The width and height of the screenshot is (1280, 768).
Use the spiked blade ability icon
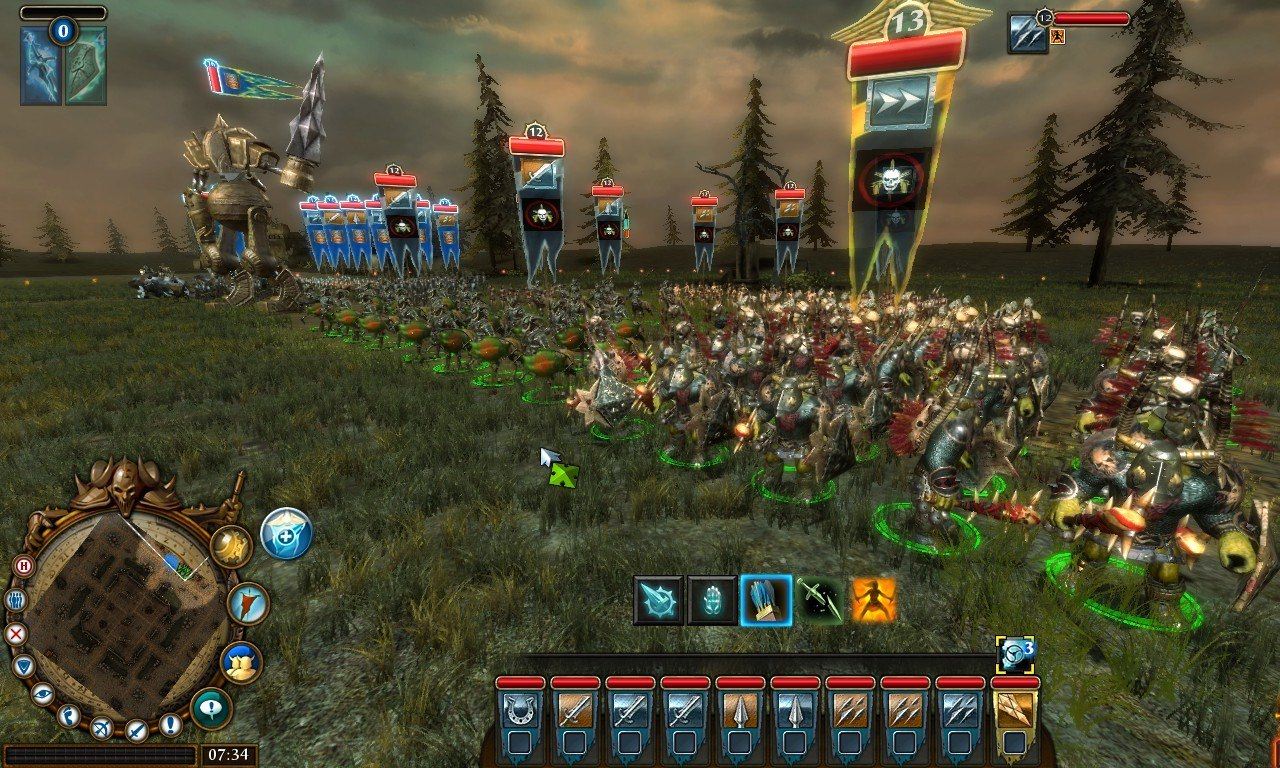(x=659, y=600)
